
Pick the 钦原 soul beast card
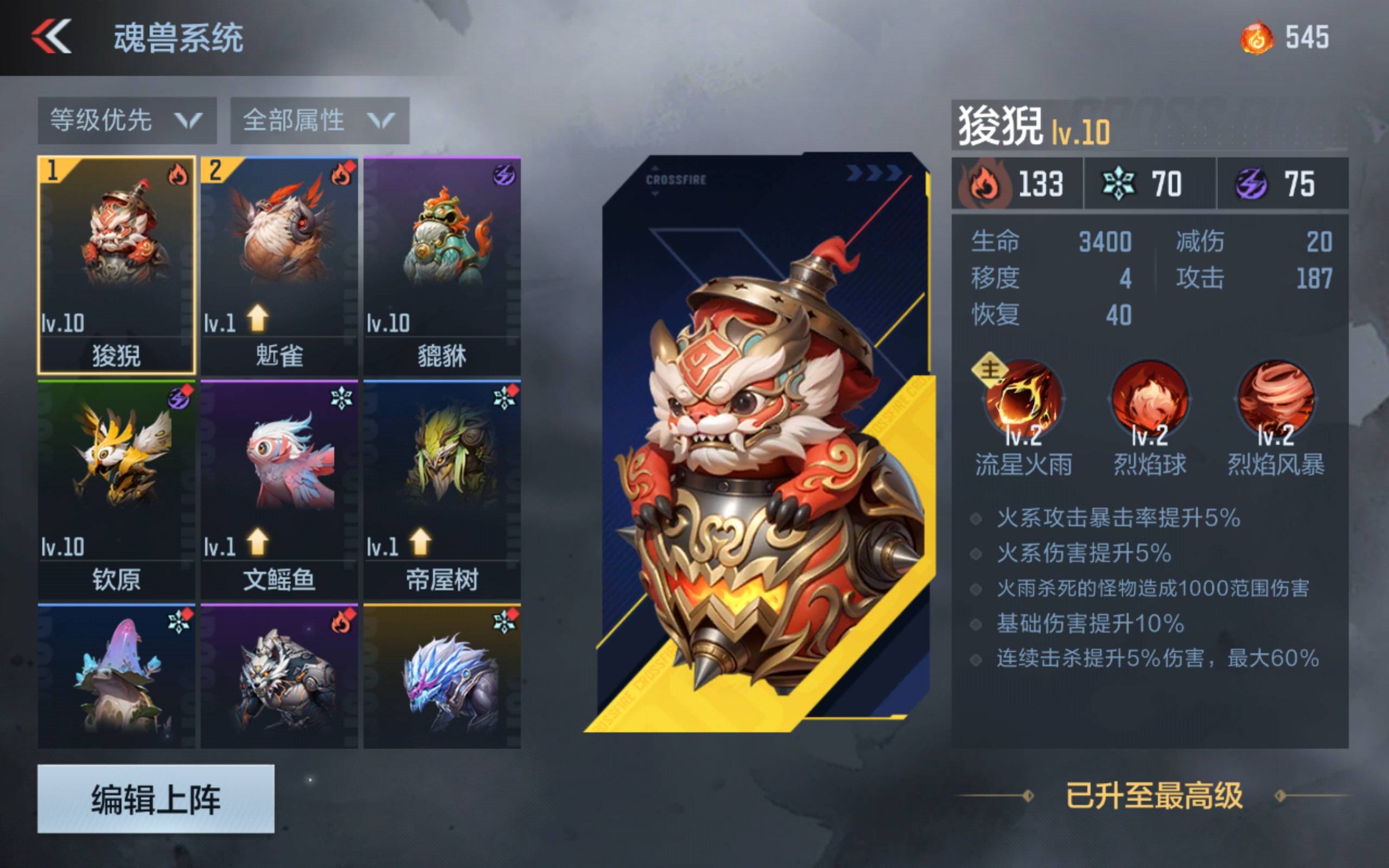[117, 489]
